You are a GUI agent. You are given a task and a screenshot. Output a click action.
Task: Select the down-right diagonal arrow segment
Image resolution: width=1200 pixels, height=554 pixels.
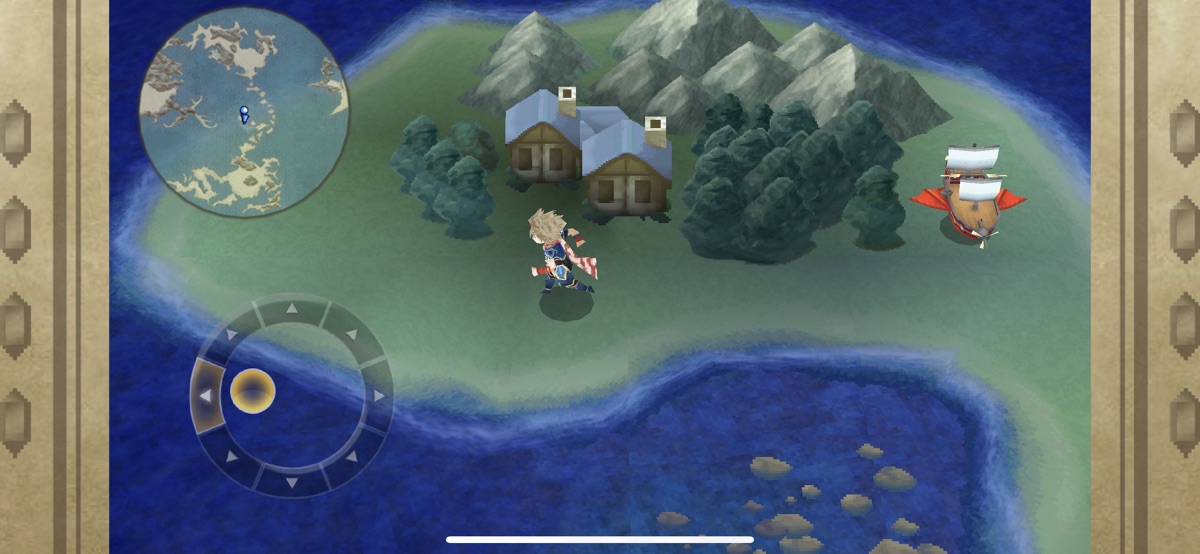click(351, 456)
